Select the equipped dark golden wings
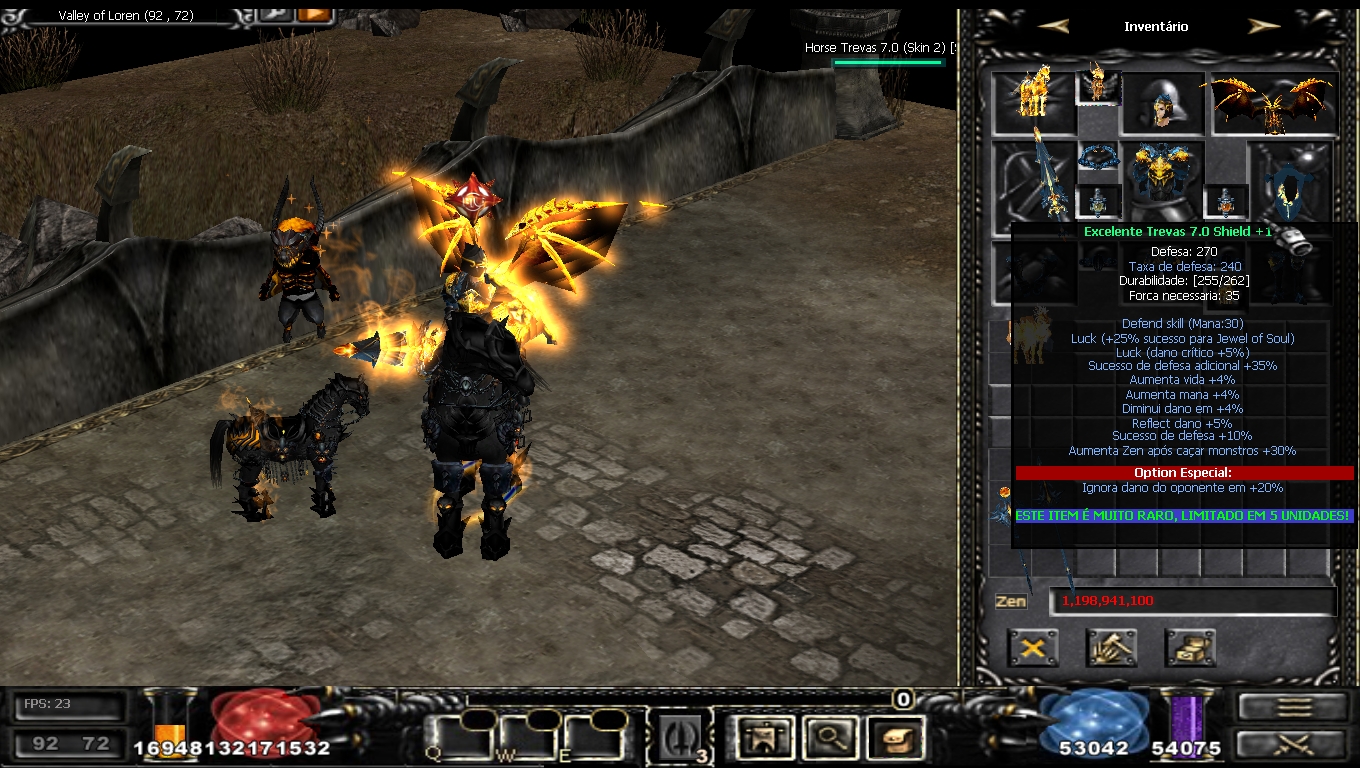This screenshot has width=1360, height=768. click(x=1274, y=103)
